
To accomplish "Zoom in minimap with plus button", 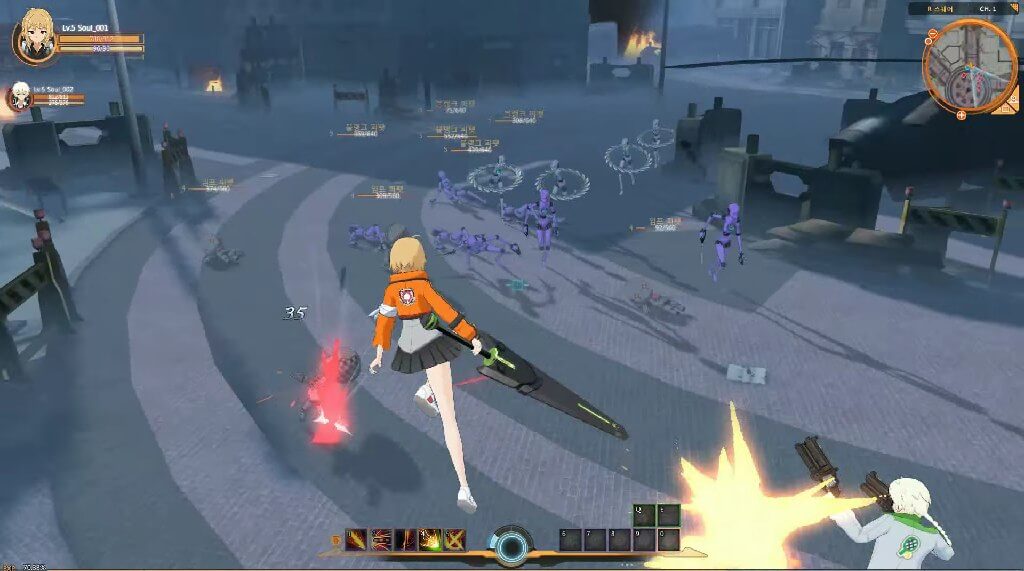I will click(x=961, y=115).
